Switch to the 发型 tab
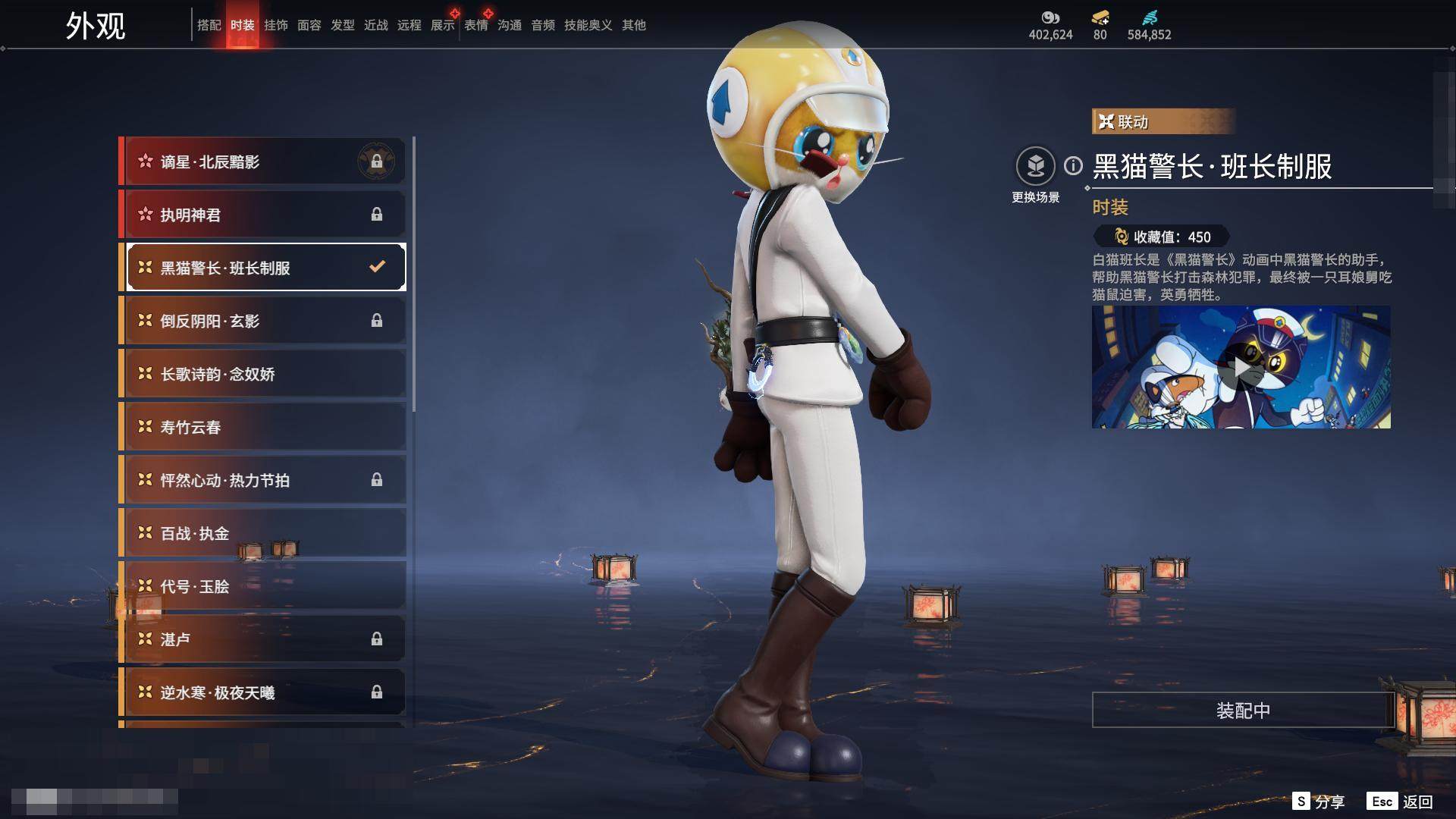1456x819 pixels. click(342, 25)
